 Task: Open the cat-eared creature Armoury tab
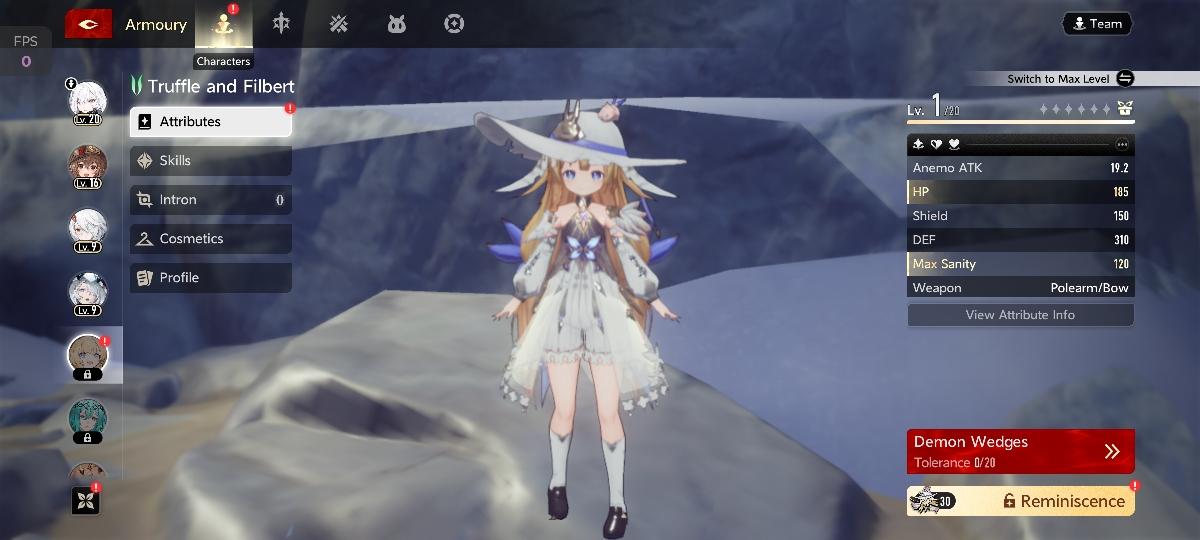click(x=396, y=24)
